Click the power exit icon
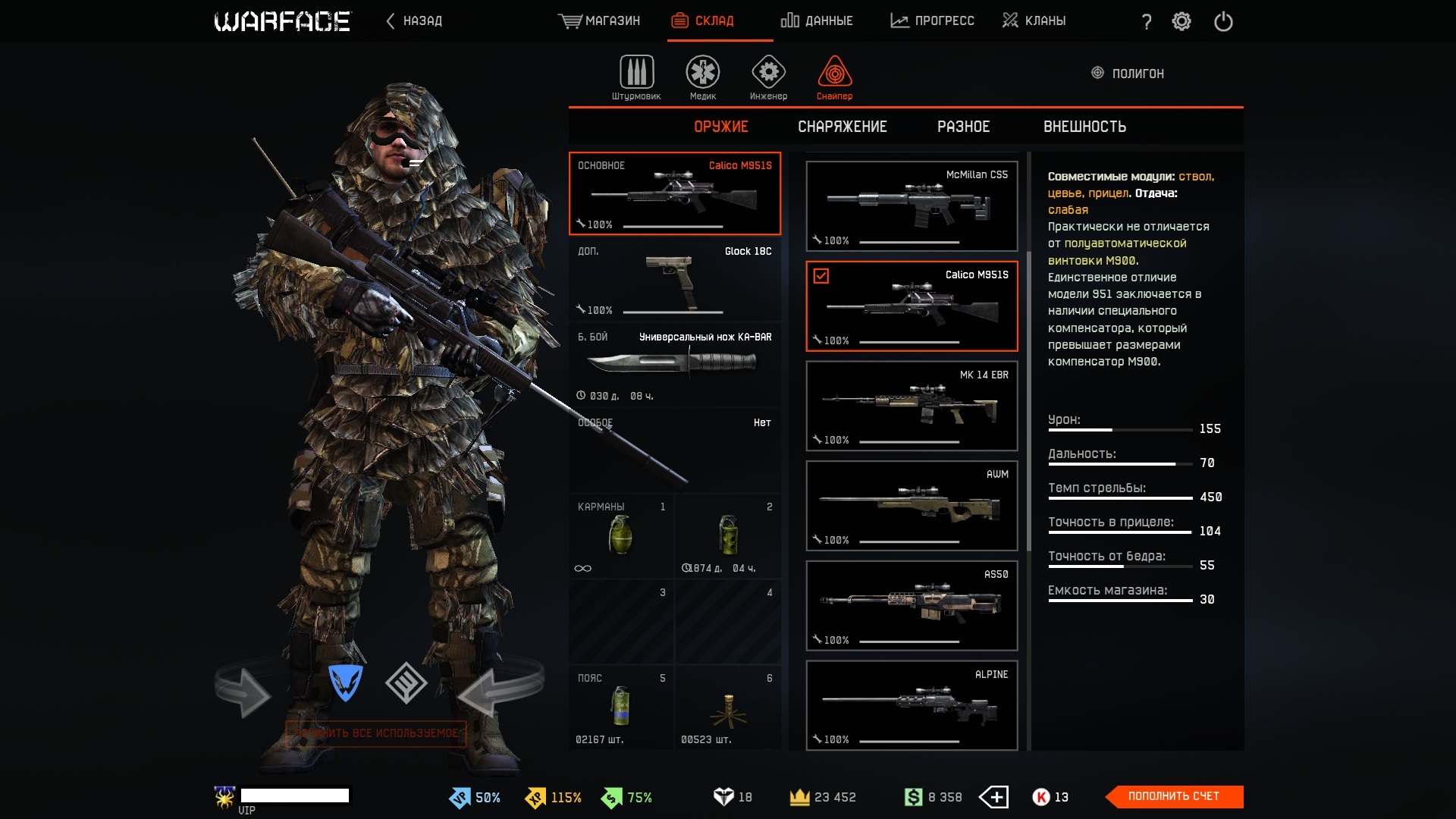 1223,21
